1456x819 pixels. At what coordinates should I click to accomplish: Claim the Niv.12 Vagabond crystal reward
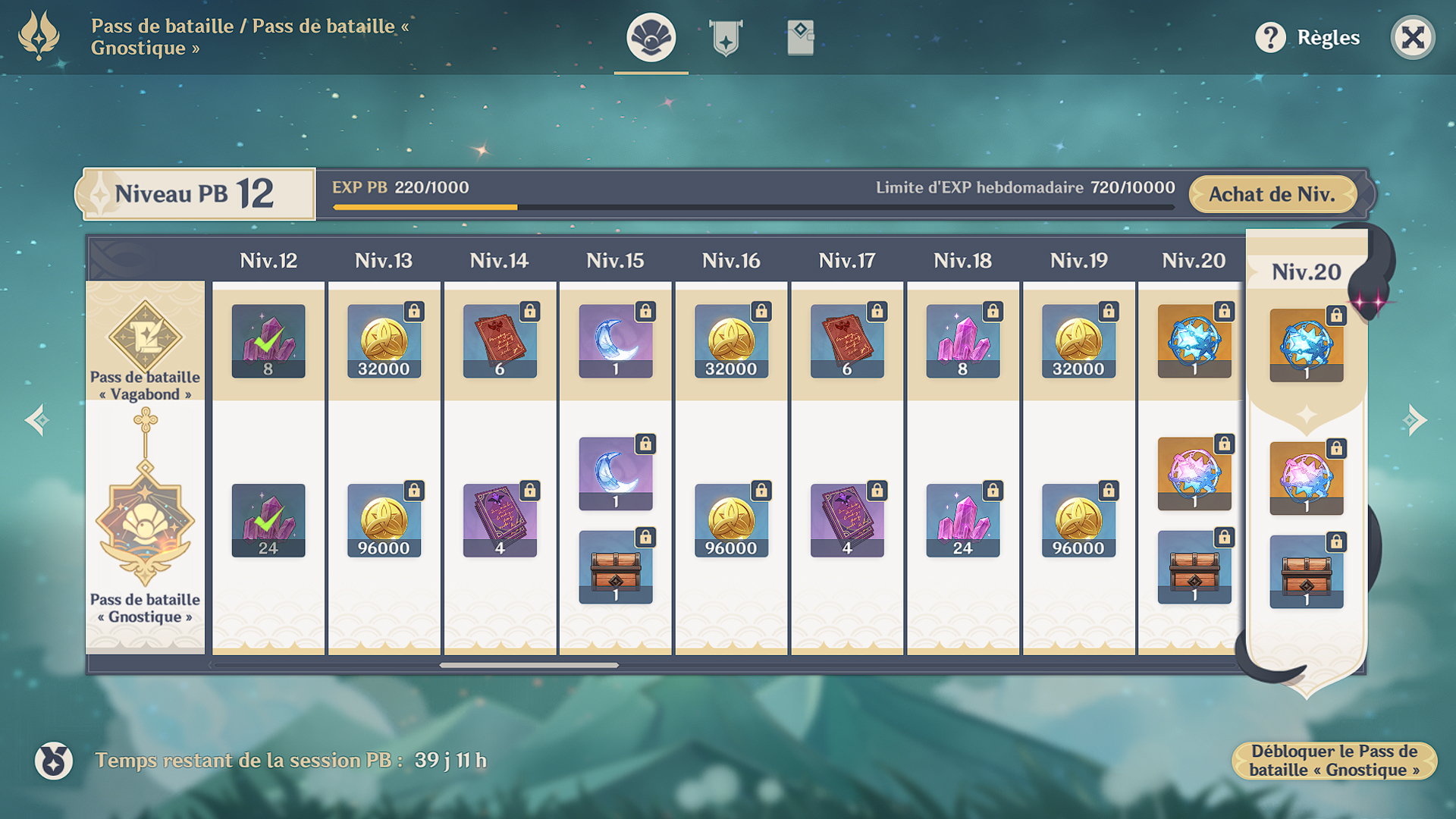[268, 341]
